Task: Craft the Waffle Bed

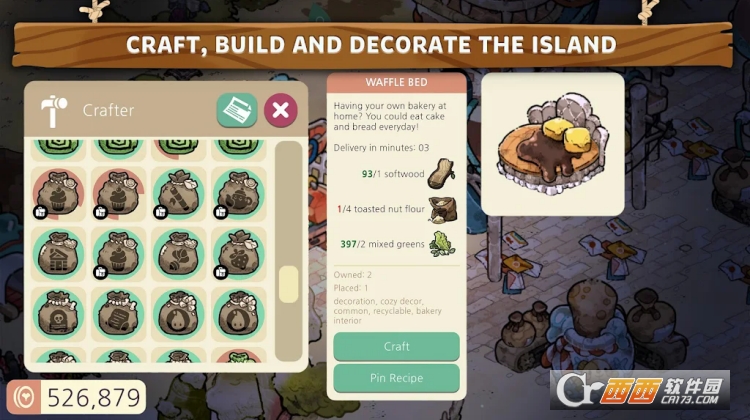Action: click(x=396, y=346)
